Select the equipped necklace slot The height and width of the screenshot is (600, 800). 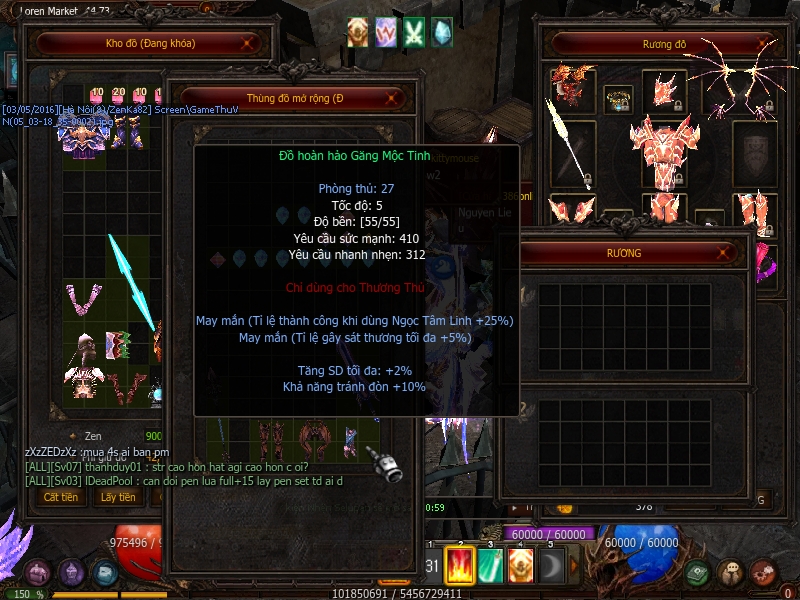618,99
